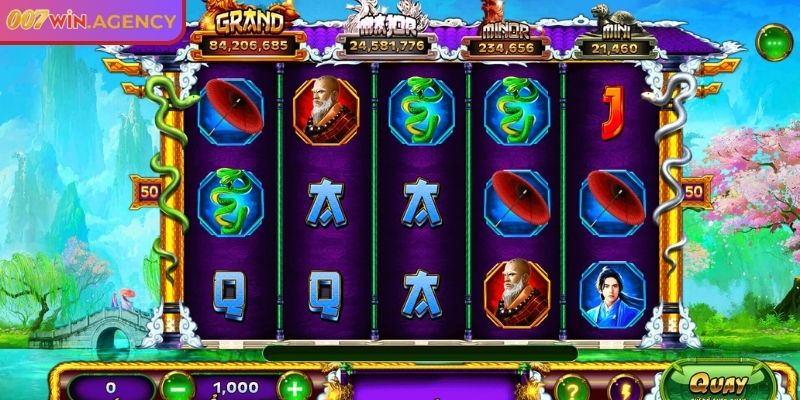
Task: Spin the reels with the Quay button
Action: (x=714, y=384)
